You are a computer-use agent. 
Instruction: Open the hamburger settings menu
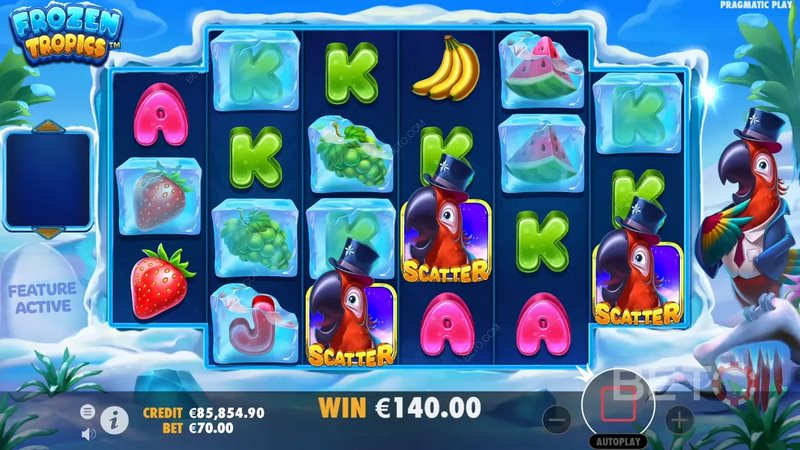click(88, 412)
